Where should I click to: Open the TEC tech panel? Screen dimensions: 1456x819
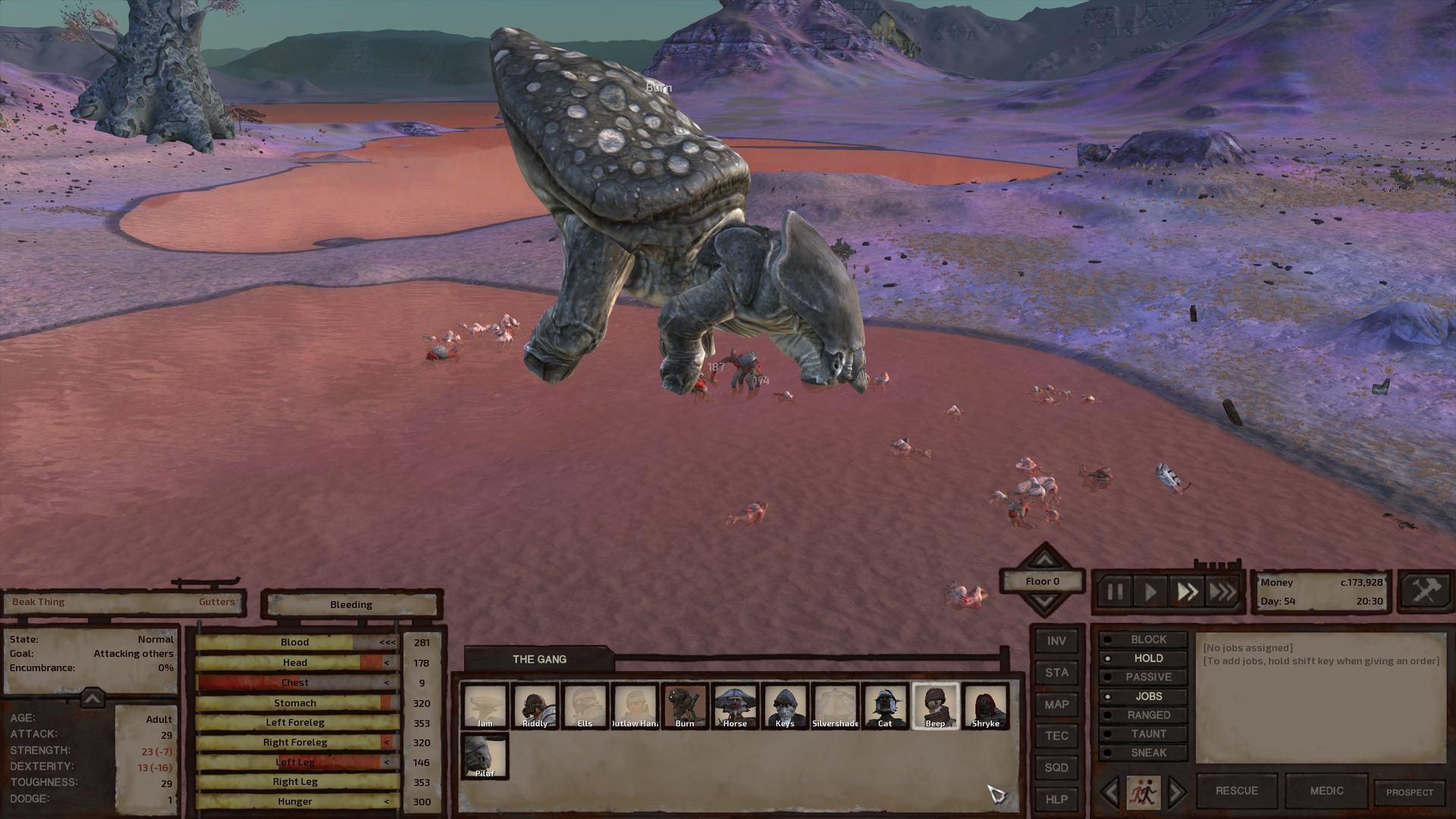point(1056,736)
